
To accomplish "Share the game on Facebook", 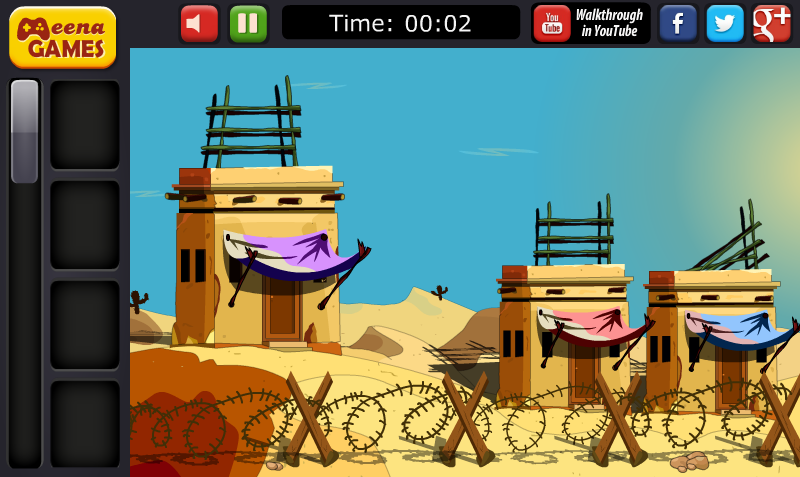I will [678, 23].
